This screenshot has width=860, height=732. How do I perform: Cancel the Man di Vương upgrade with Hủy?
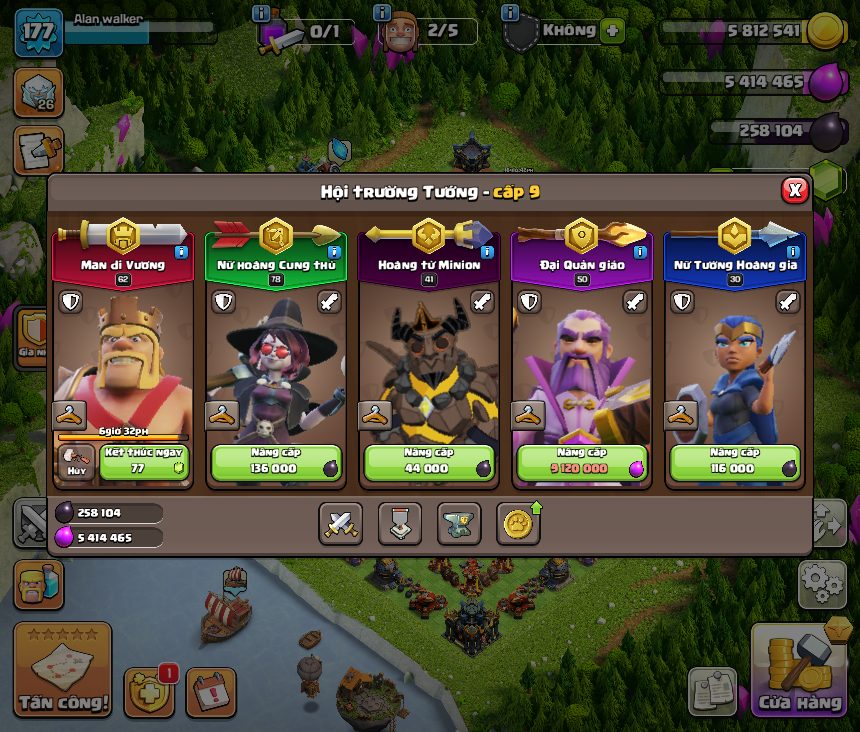(x=77, y=464)
